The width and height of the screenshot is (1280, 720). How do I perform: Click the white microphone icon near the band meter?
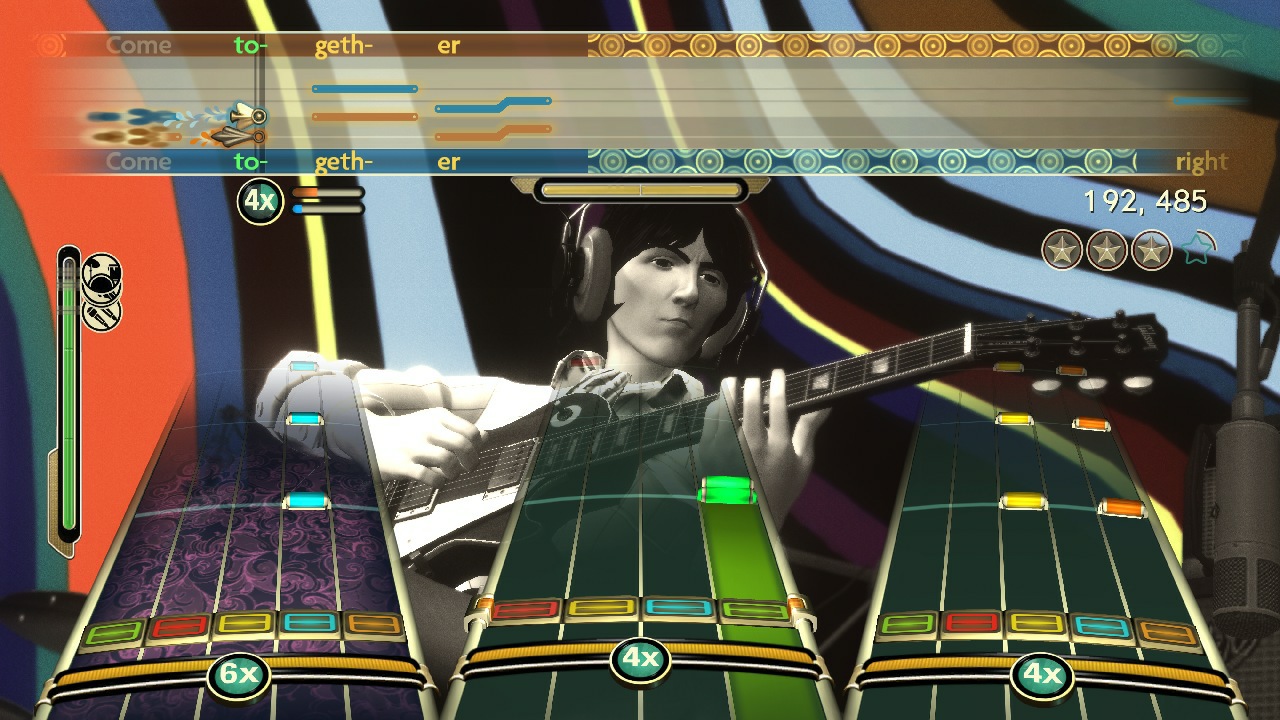click(101, 316)
